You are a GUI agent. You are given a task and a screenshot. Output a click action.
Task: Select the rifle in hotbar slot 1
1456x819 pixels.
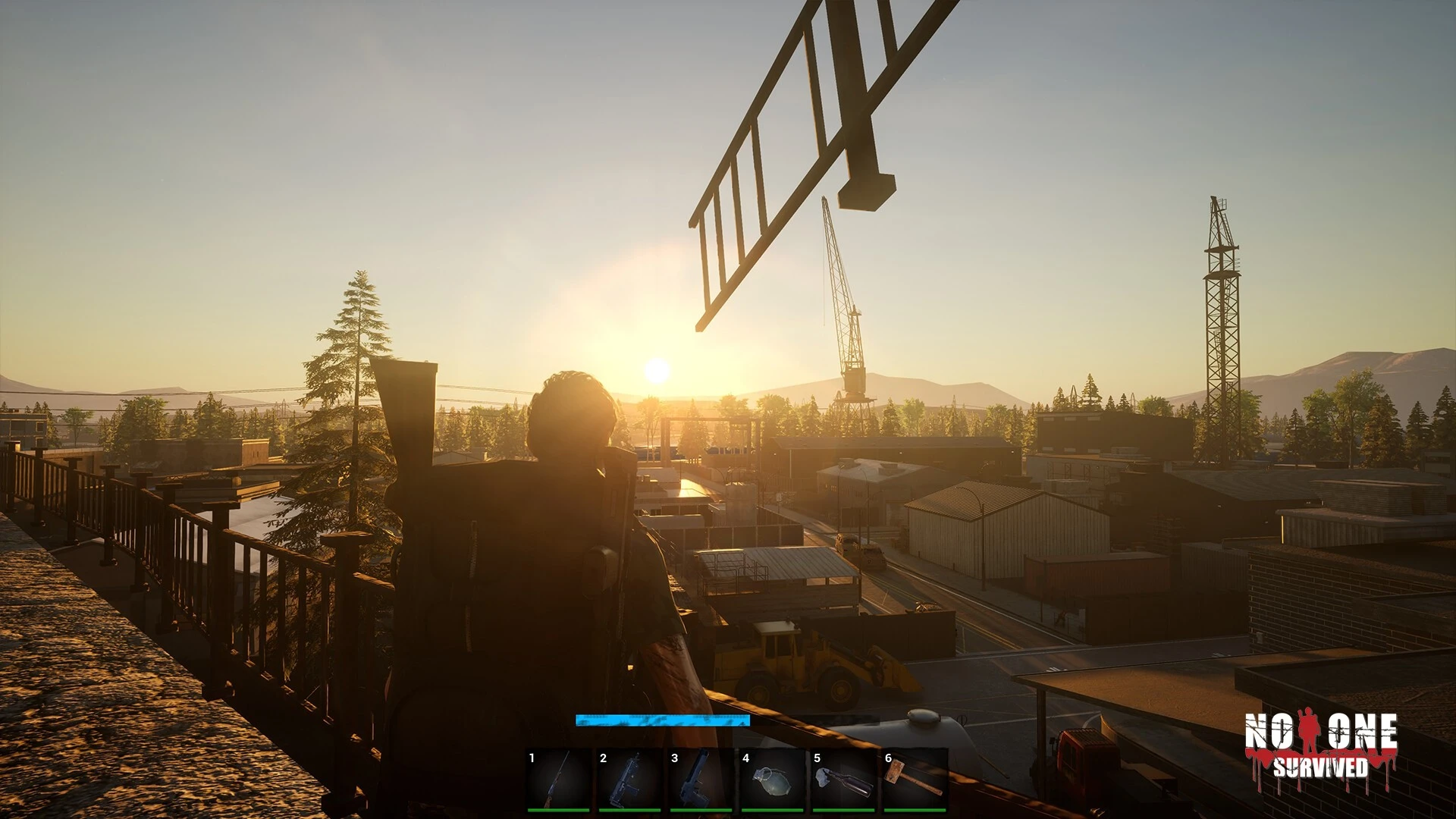[x=558, y=780]
